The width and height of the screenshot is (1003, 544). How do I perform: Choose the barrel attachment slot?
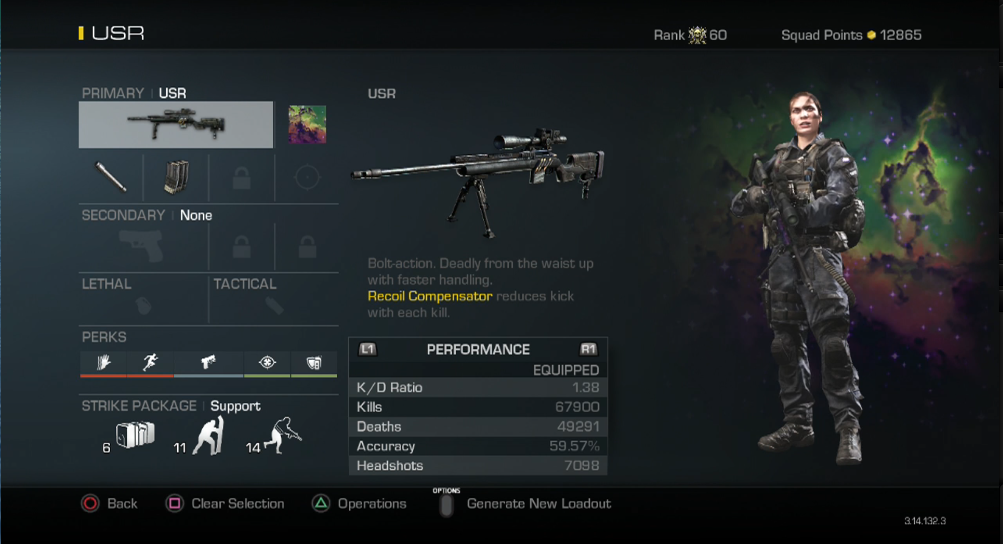(111, 177)
